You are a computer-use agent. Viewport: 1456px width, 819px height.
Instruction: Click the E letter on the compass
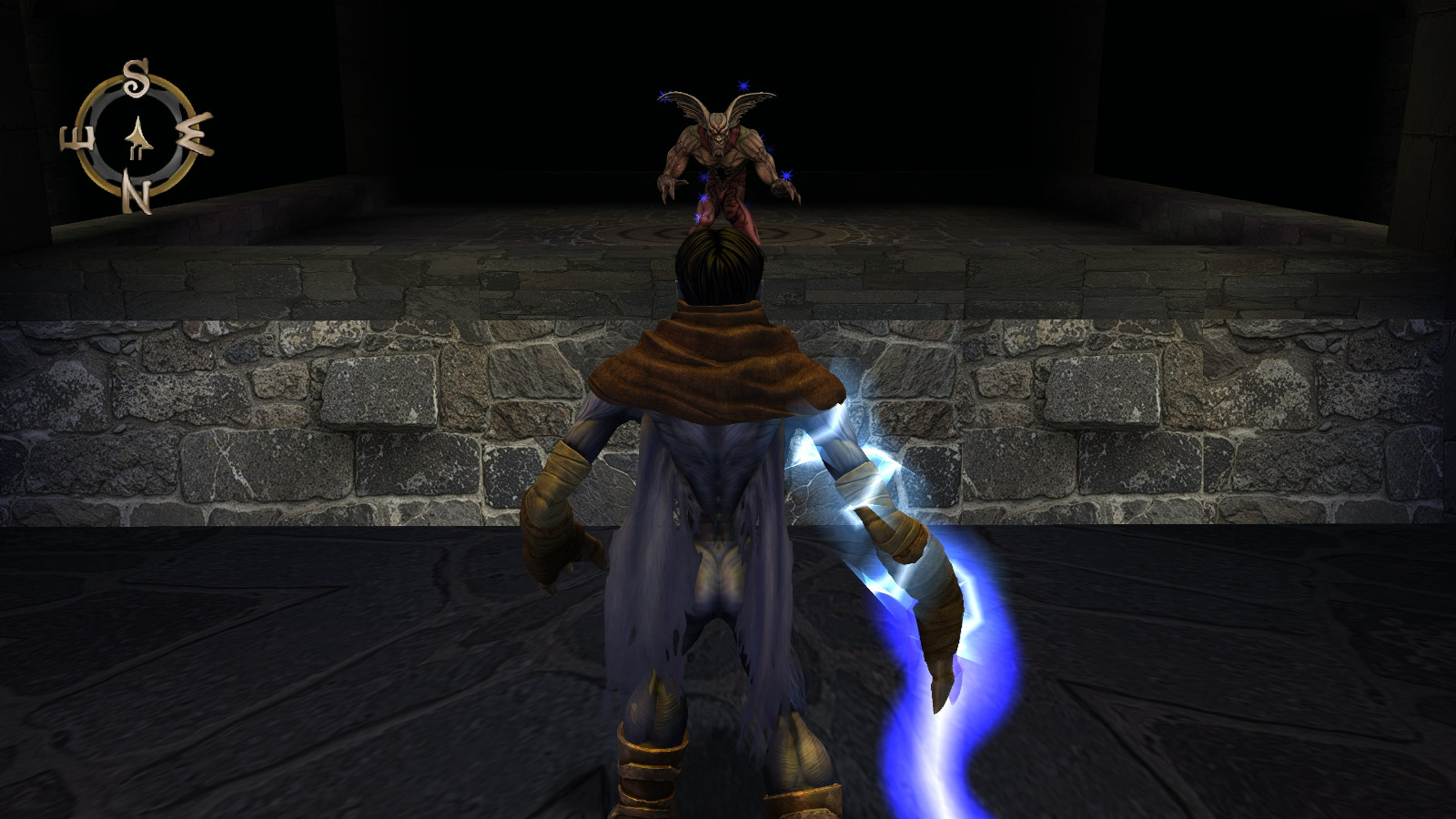(x=77, y=139)
